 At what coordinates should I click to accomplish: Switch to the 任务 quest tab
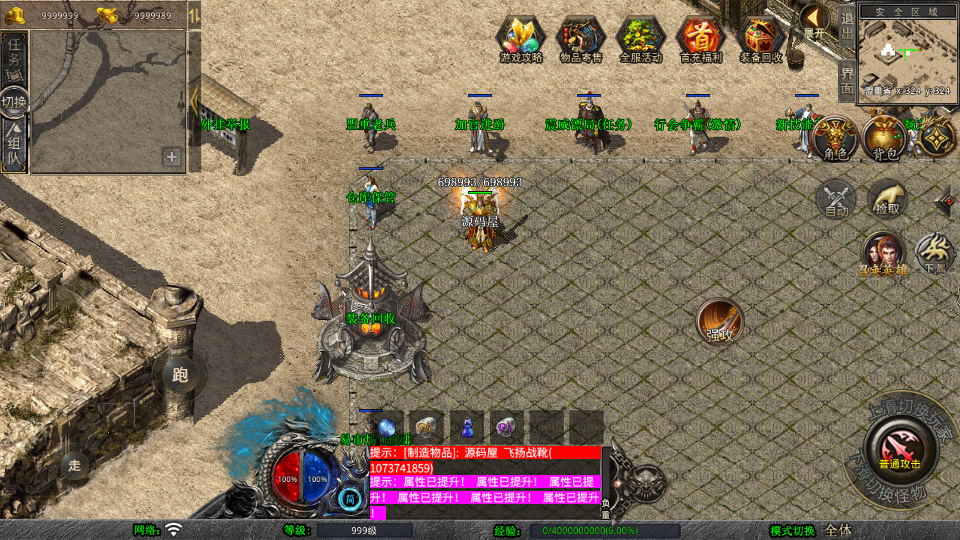point(15,56)
